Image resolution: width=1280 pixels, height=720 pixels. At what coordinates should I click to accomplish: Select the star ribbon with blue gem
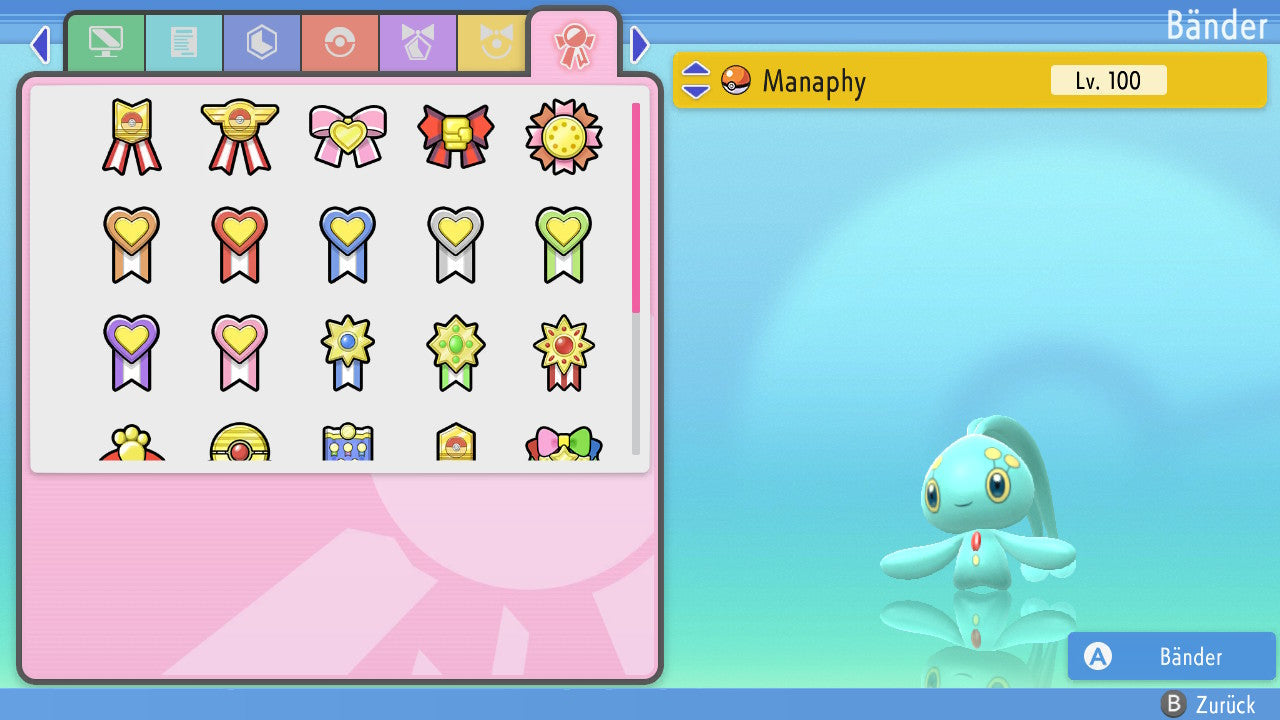tap(347, 352)
